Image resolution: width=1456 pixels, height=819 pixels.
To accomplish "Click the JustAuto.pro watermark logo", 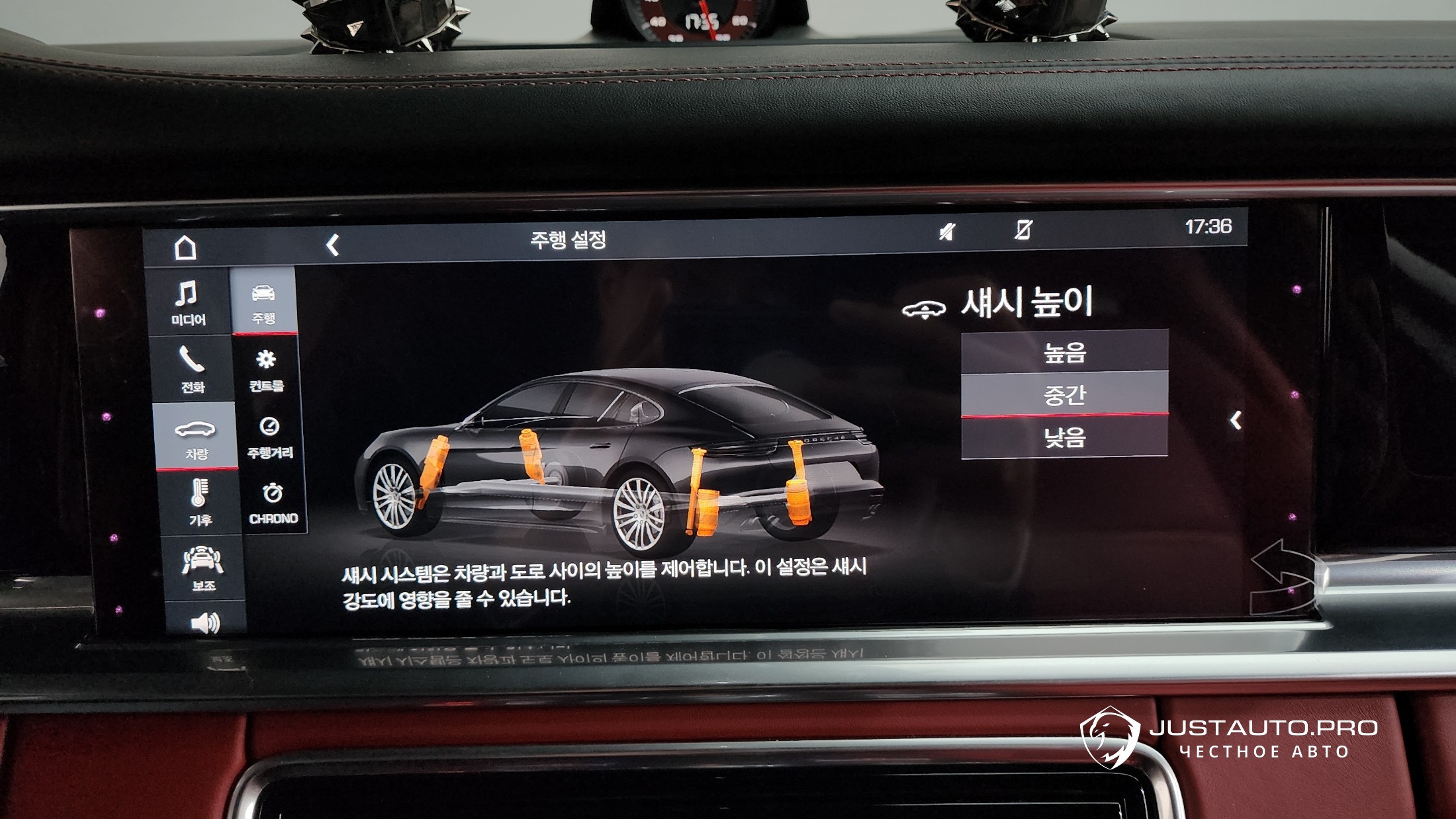I will click(x=1229, y=738).
